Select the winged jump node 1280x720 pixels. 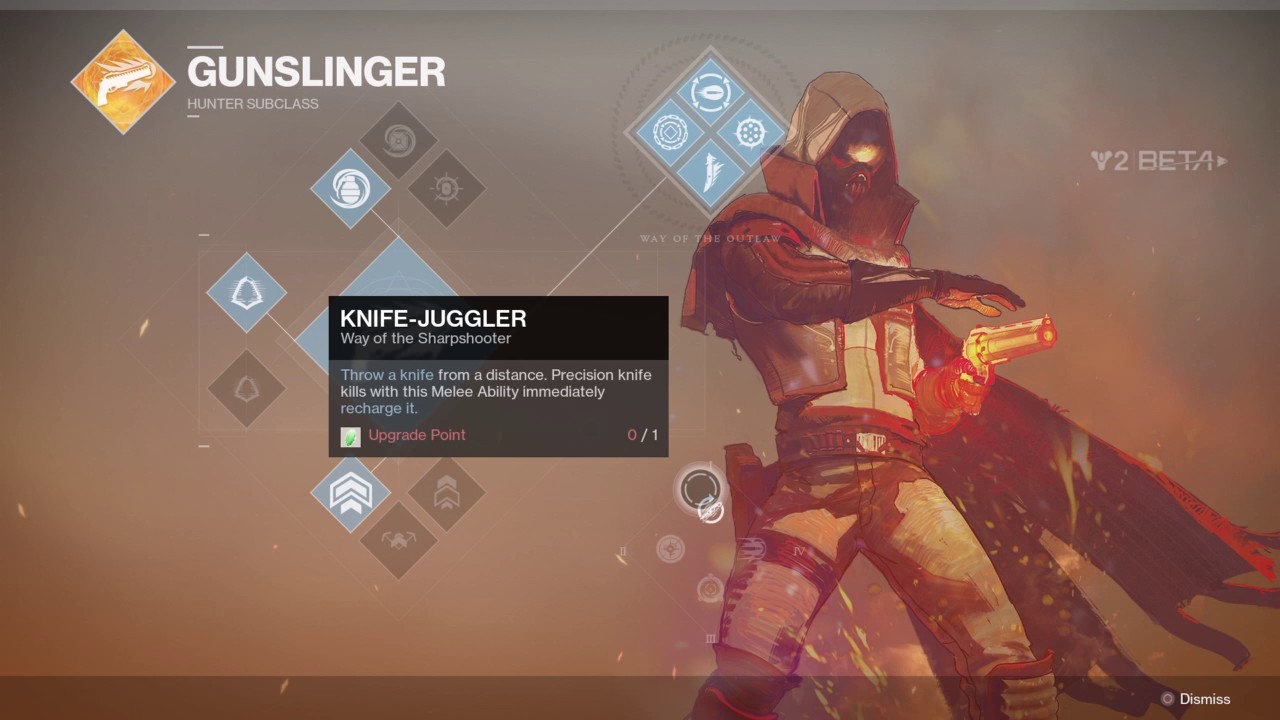point(398,540)
